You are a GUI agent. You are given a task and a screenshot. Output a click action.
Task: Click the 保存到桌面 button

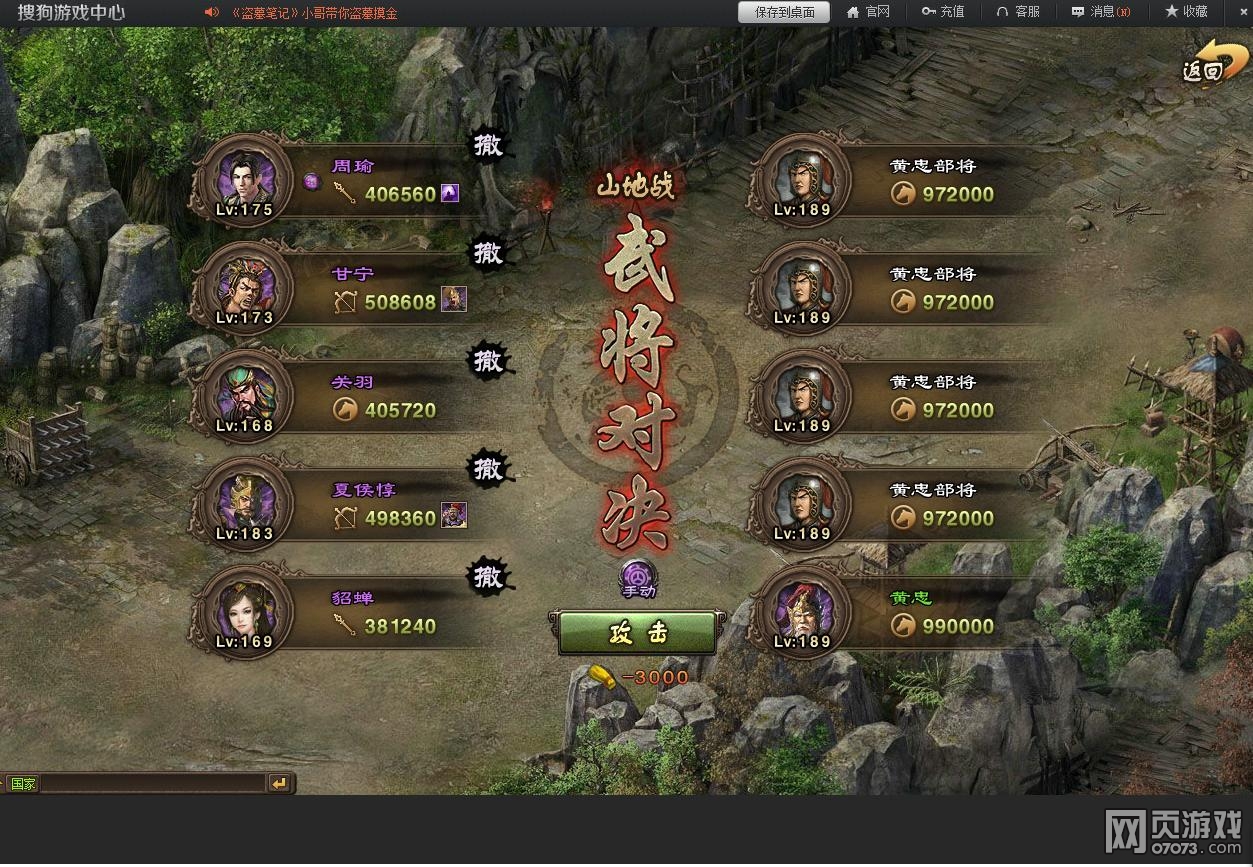point(784,12)
